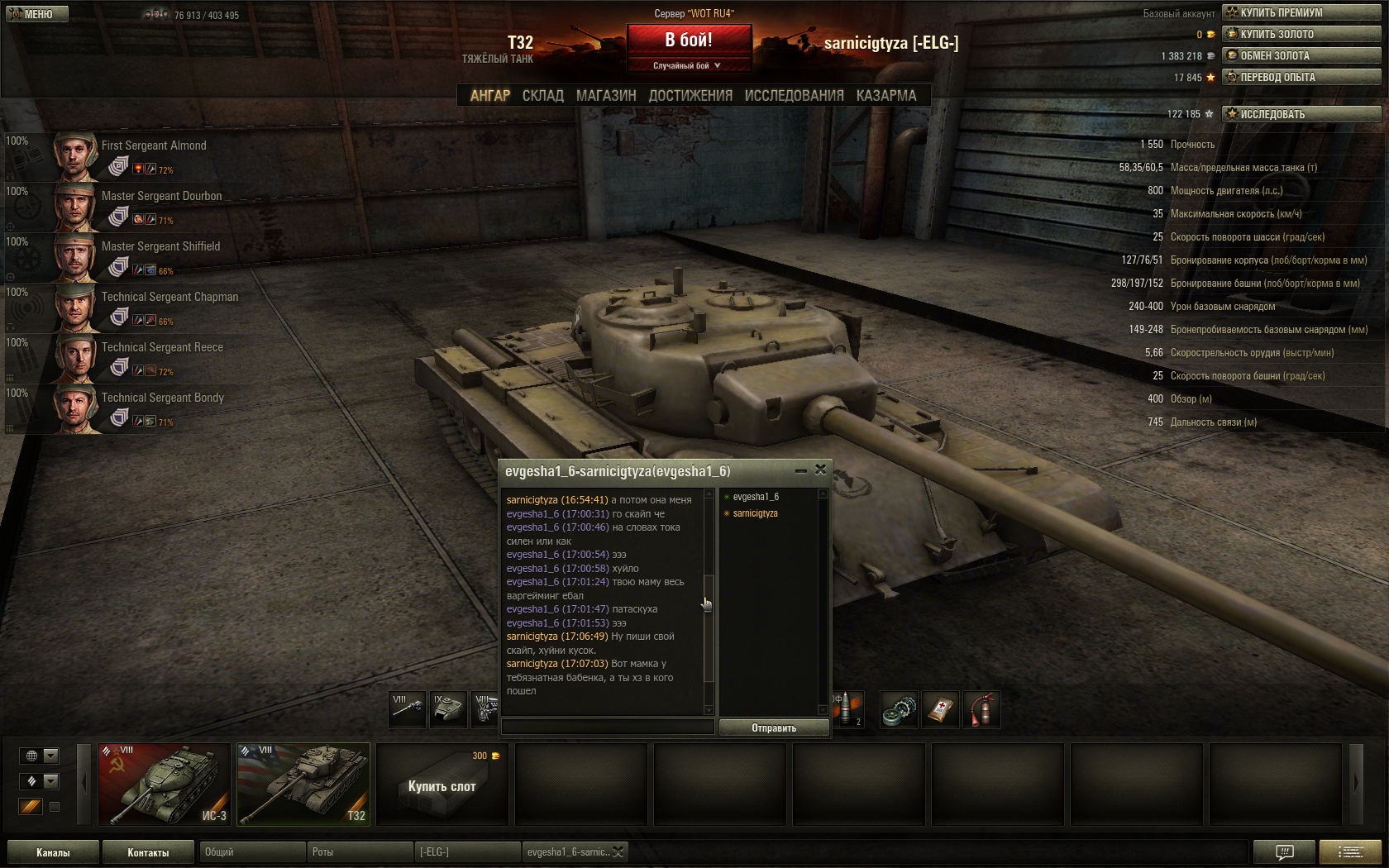Open the КАЗАРМА tab
1389x868 pixels.
886,96
